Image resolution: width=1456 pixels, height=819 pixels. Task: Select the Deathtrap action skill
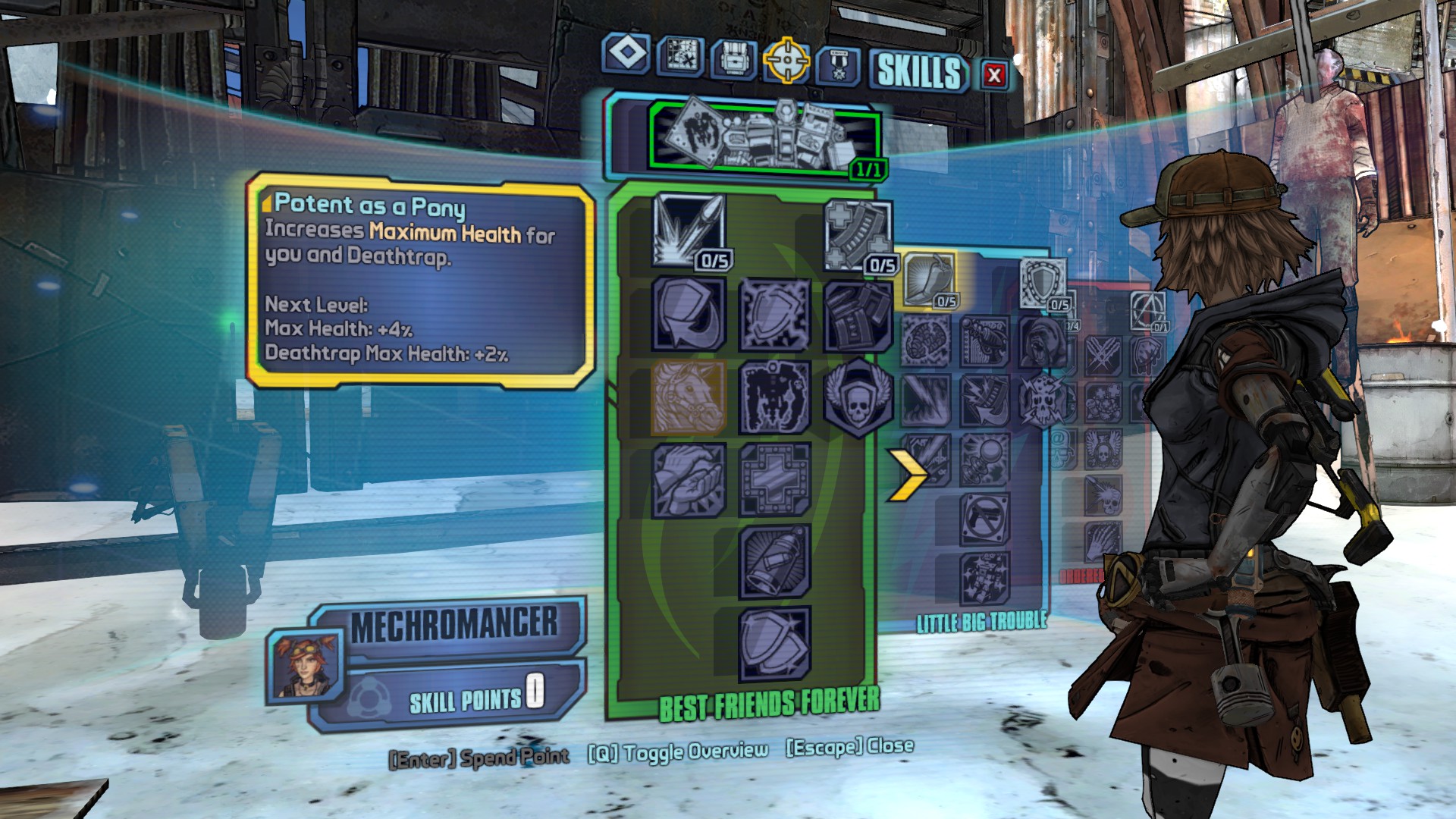click(x=764, y=136)
